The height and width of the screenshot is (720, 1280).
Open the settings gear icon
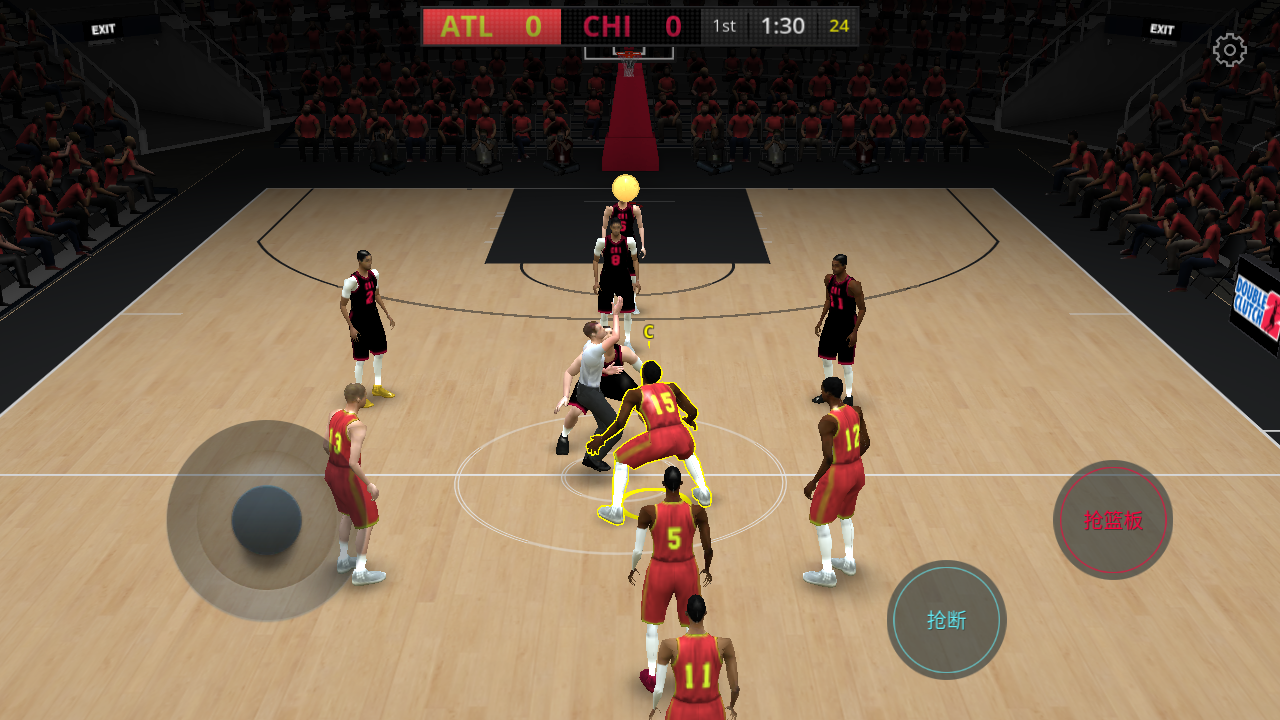(1229, 50)
